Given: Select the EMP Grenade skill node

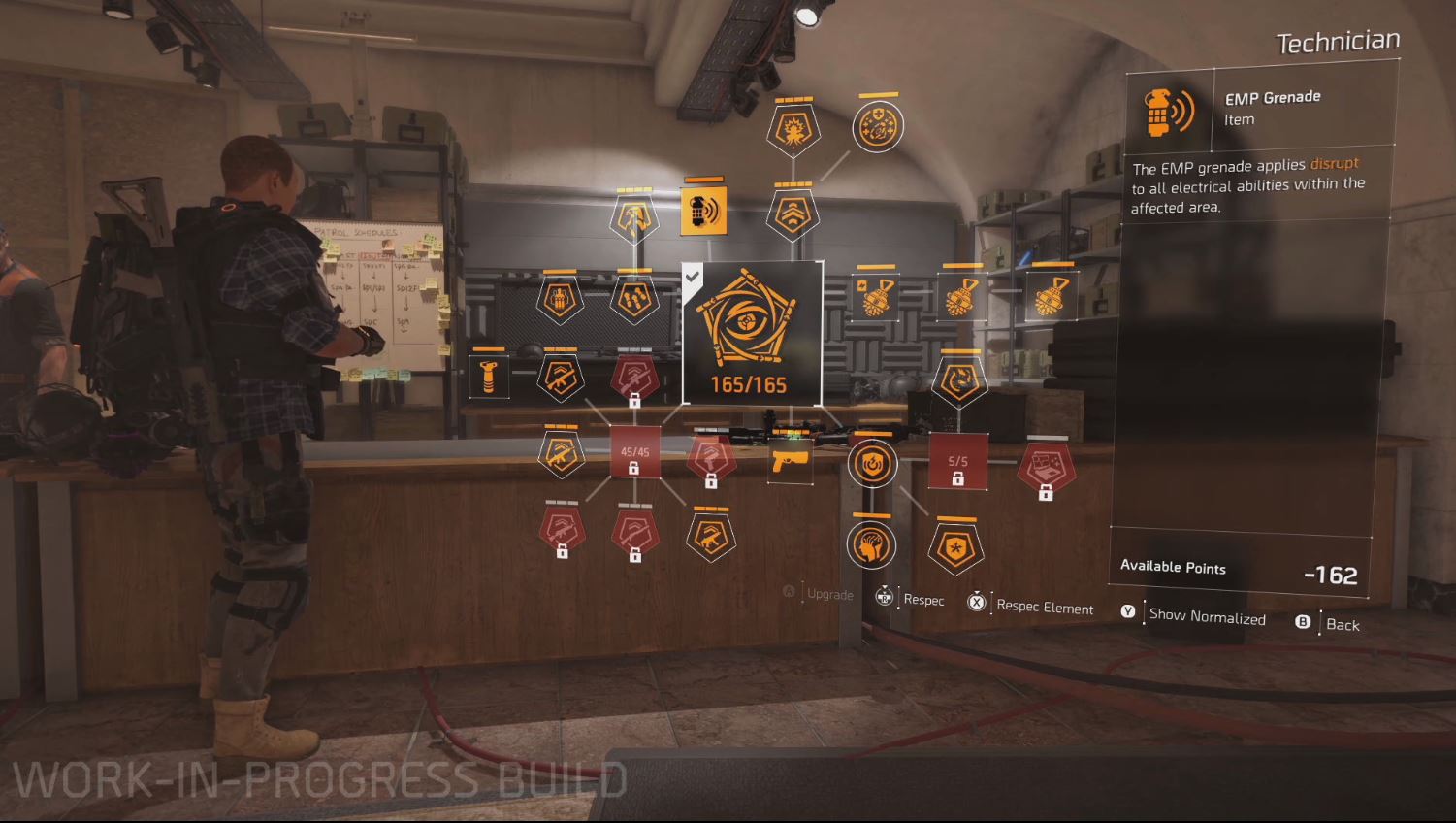Looking at the screenshot, I should point(705,211).
